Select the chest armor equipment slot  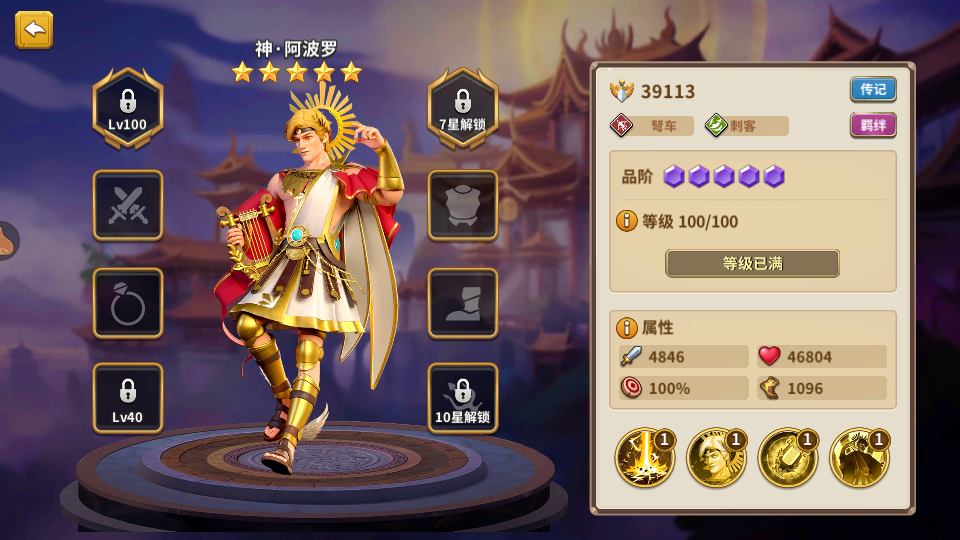(463, 205)
